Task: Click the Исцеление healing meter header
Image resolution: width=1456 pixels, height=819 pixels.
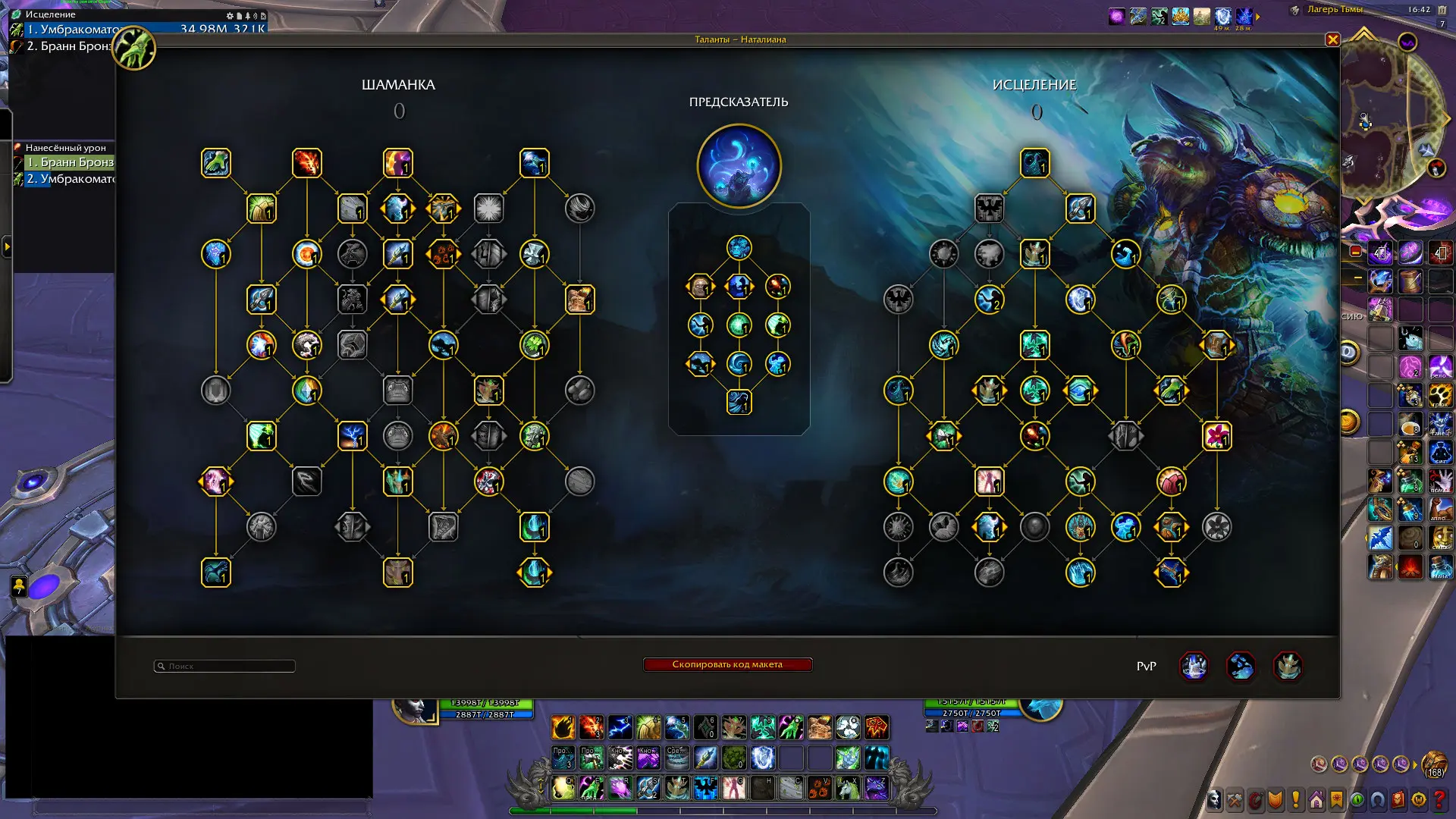Action: click(x=50, y=14)
